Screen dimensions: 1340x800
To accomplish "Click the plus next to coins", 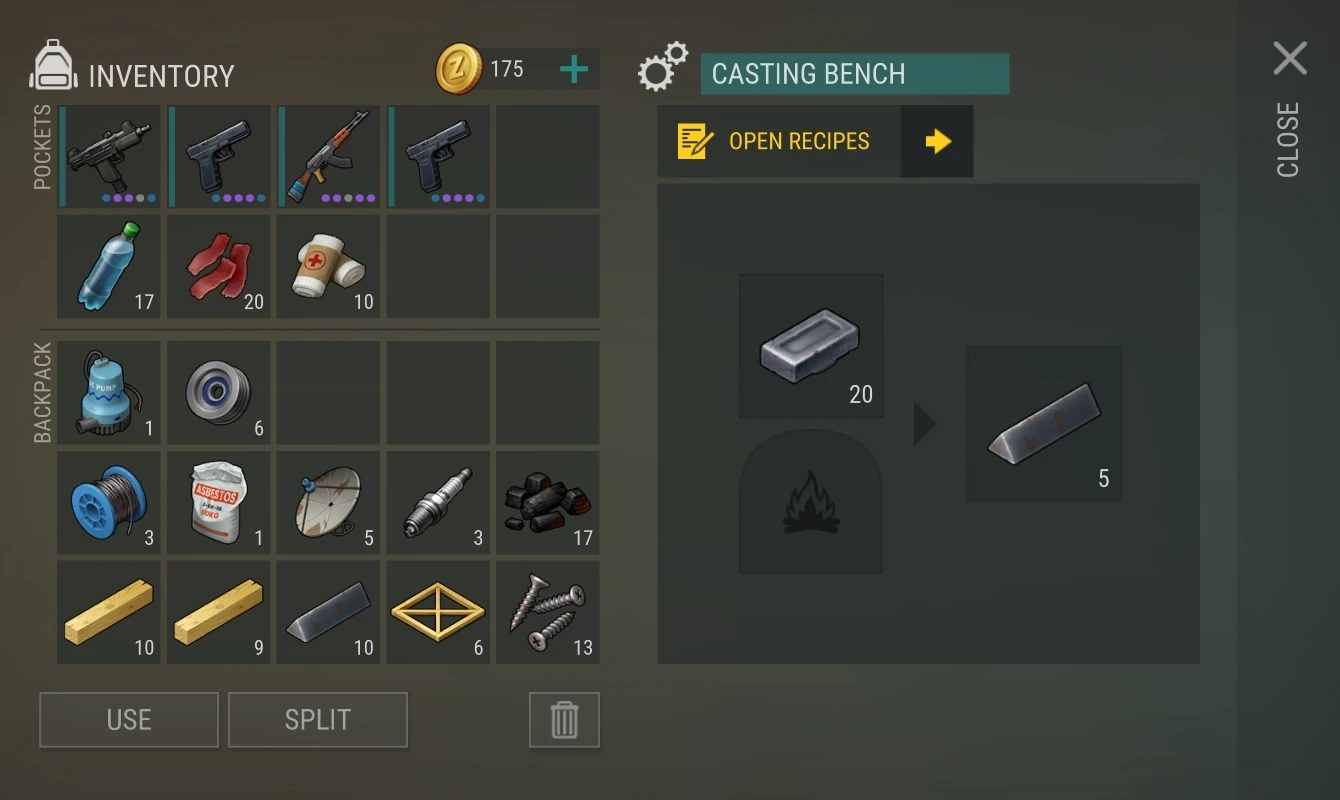I will coord(572,69).
